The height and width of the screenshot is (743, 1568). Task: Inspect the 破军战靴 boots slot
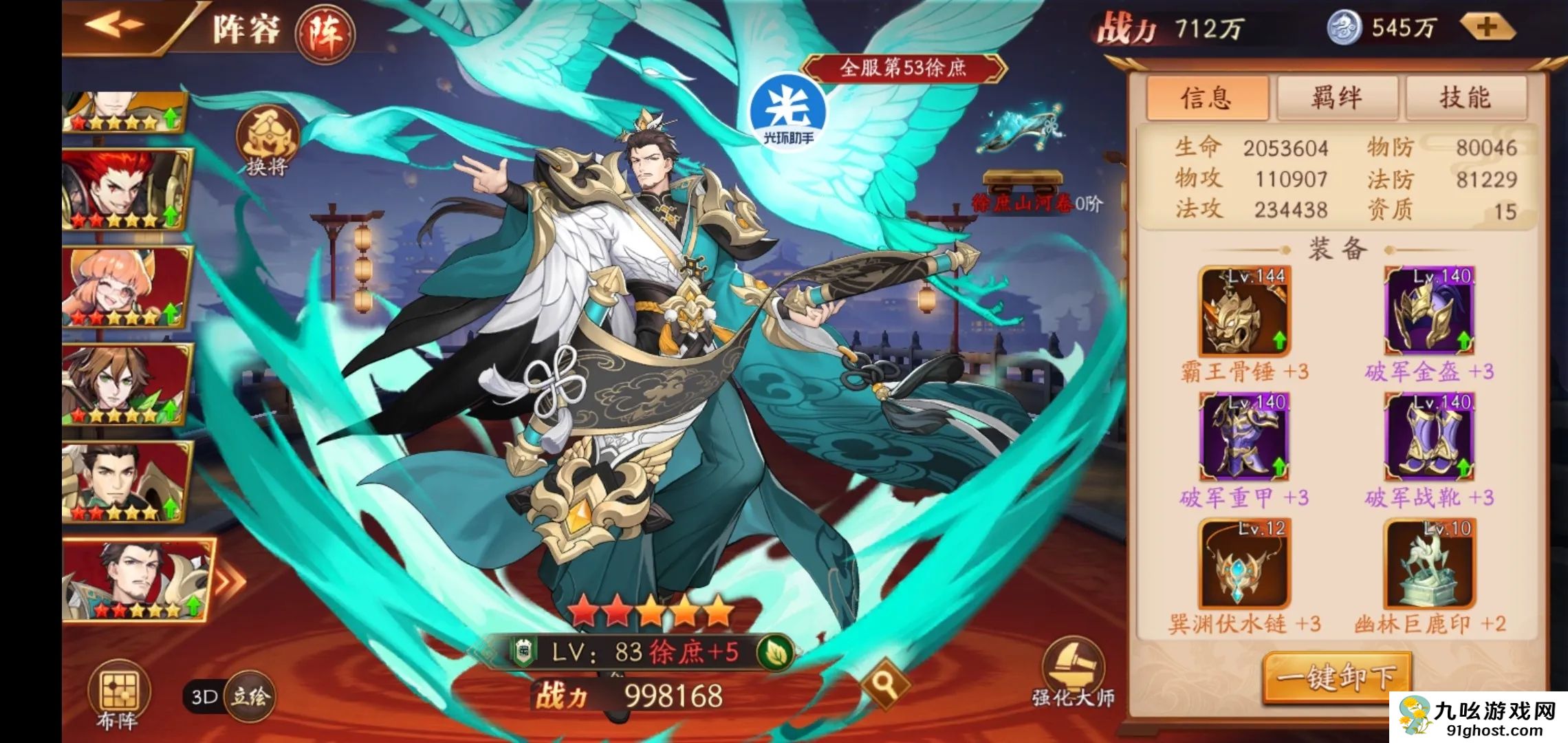1429,437
